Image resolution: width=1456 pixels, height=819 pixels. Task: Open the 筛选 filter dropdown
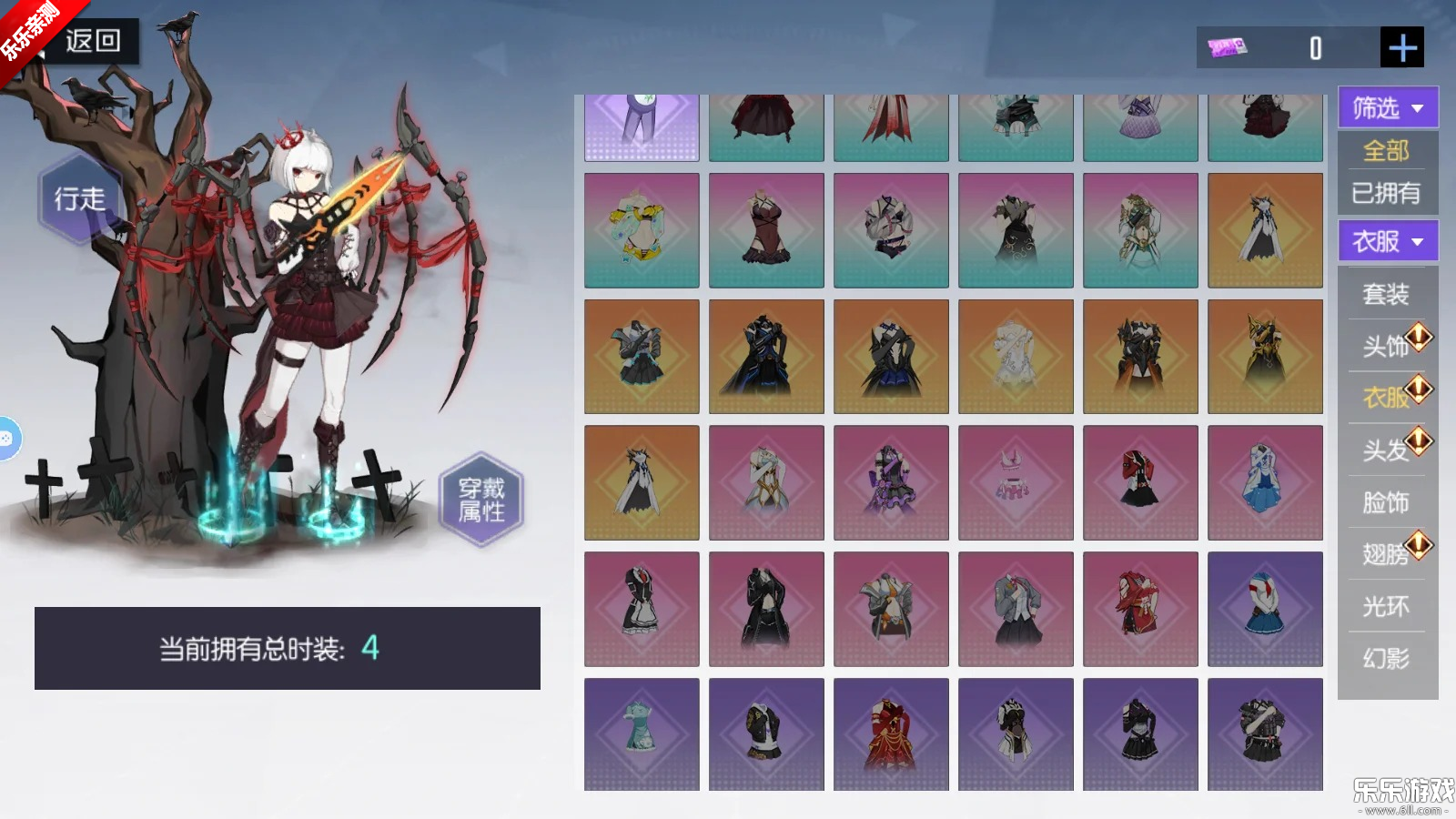1387,108
